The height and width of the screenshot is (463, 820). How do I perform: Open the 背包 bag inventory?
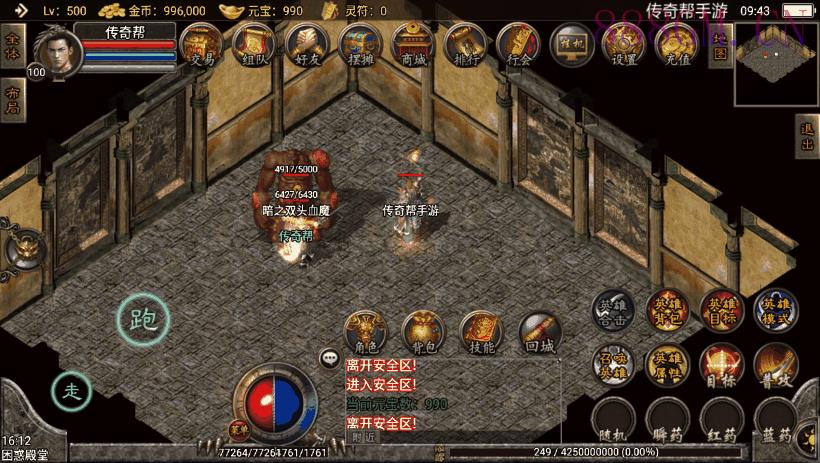pos(423,333)
